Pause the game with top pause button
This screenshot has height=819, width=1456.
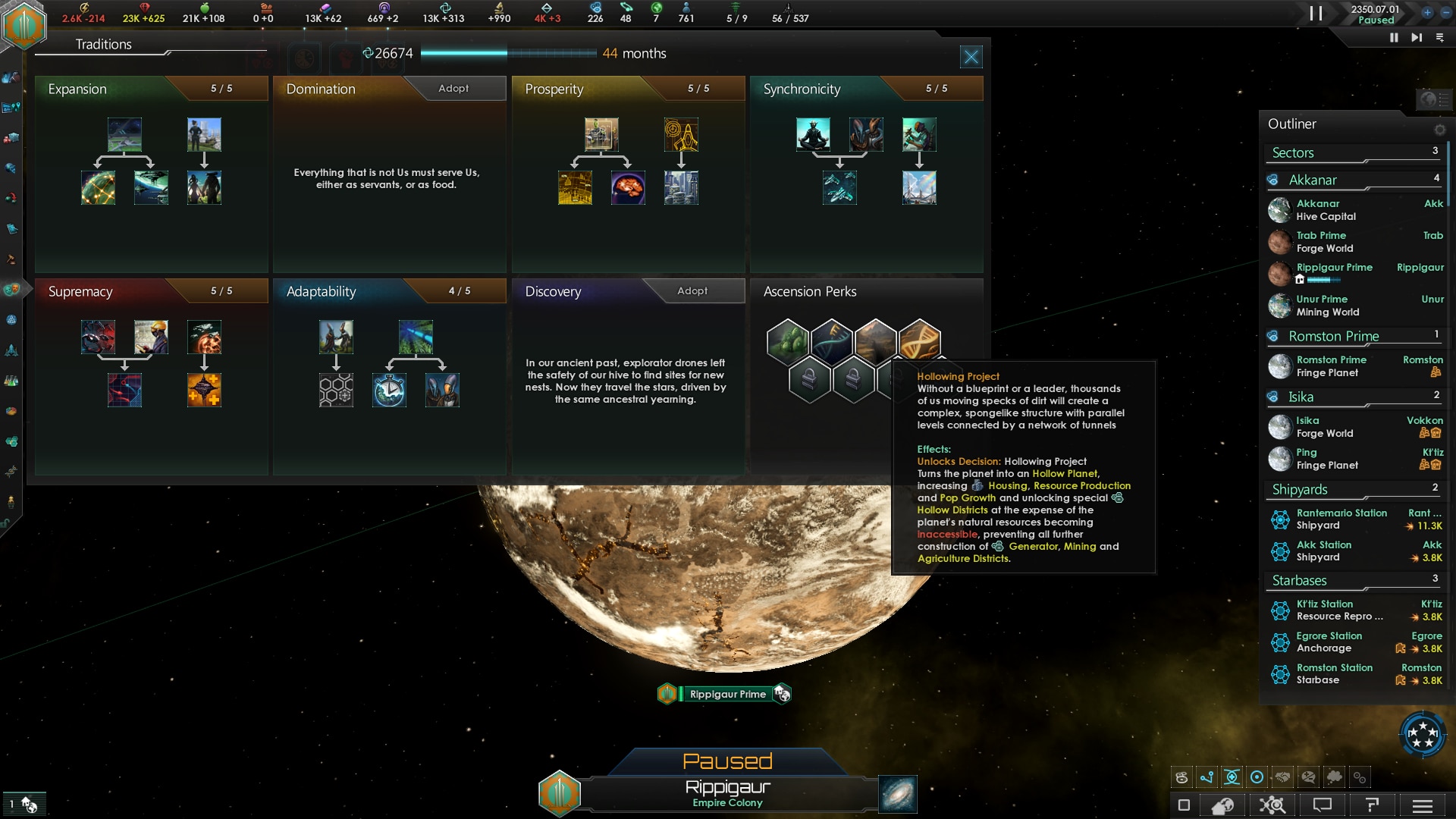[x=1316, y=13]
